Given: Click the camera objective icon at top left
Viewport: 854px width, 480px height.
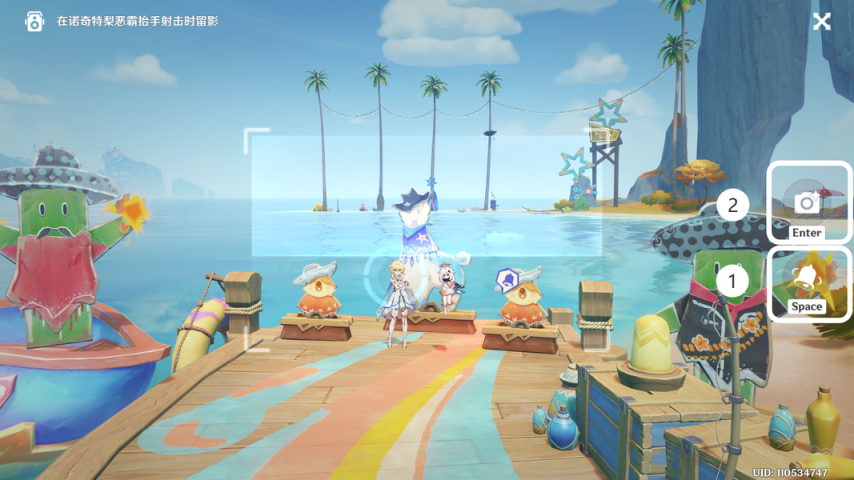Looking at the screenshot, I should pos(35,21).
